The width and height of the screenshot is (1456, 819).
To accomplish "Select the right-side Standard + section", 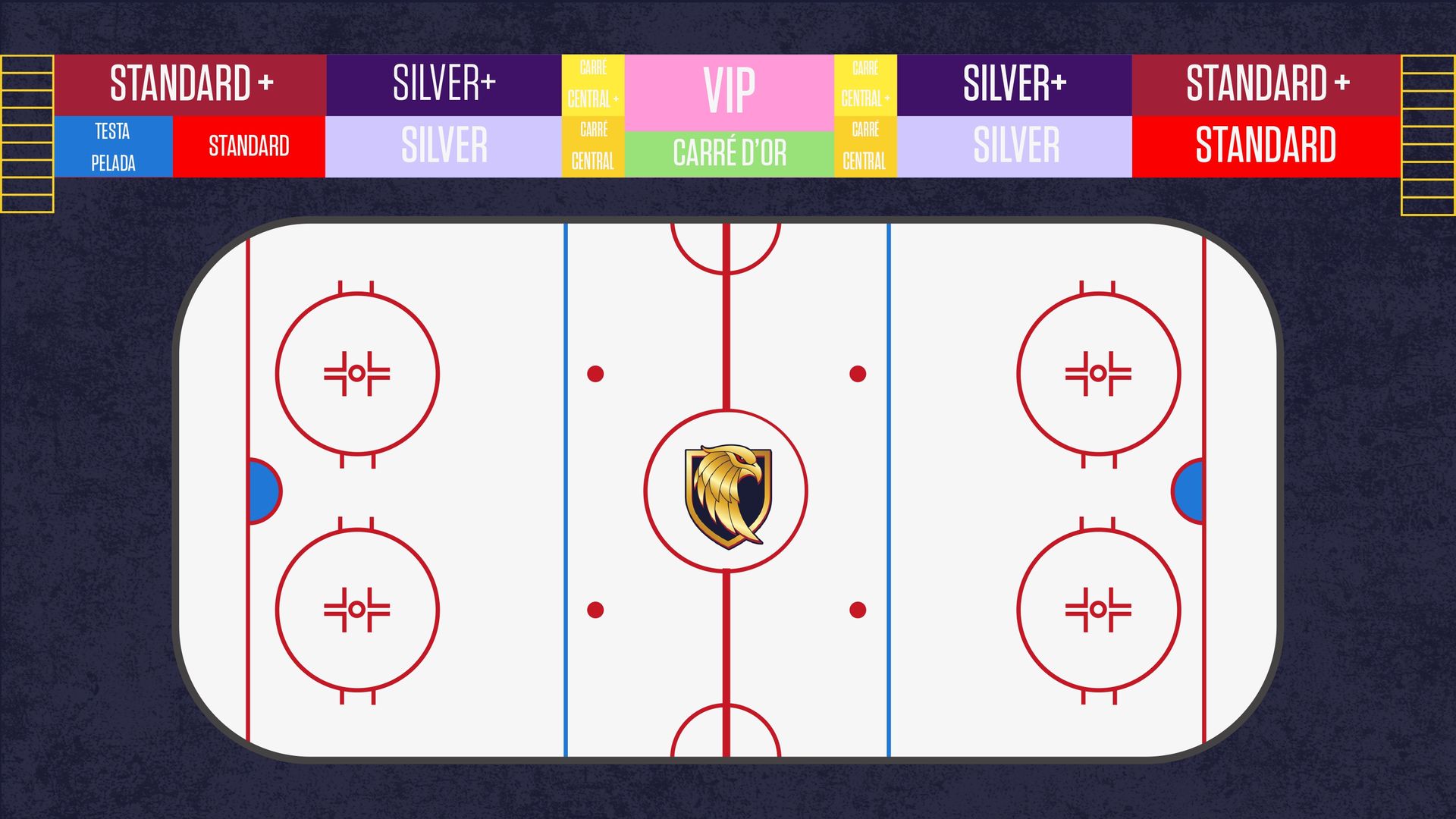I will click(x=1266, y=84).
